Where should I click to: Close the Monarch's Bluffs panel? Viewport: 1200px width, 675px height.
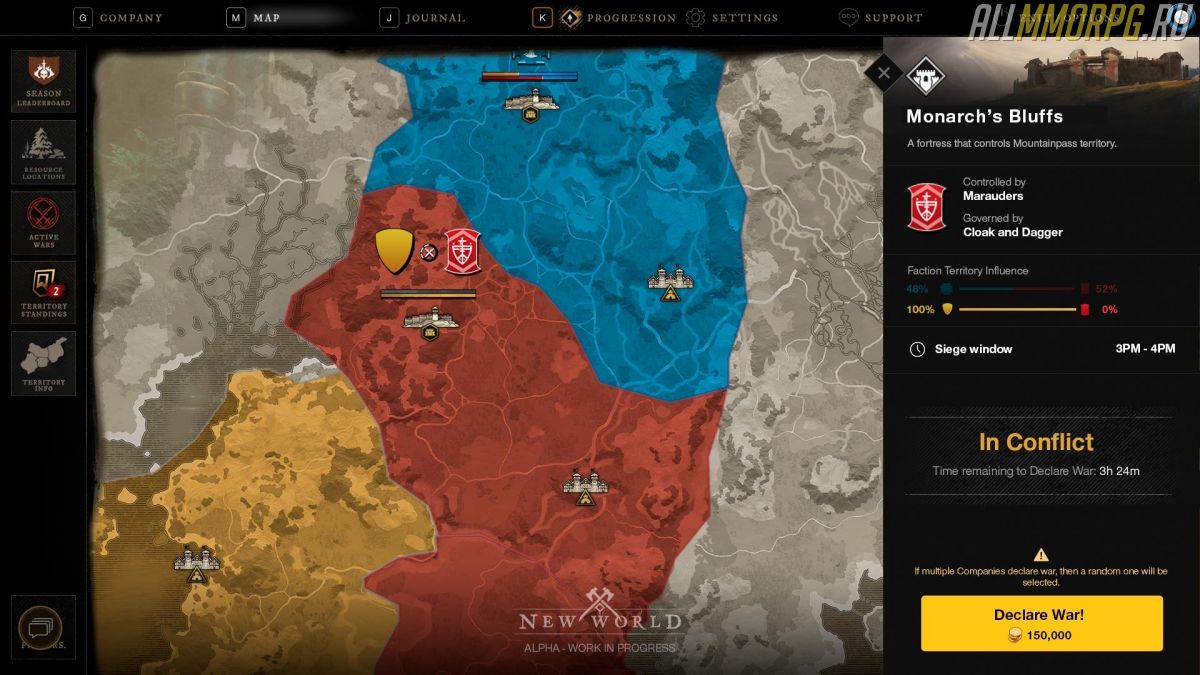tap(883, 72)
